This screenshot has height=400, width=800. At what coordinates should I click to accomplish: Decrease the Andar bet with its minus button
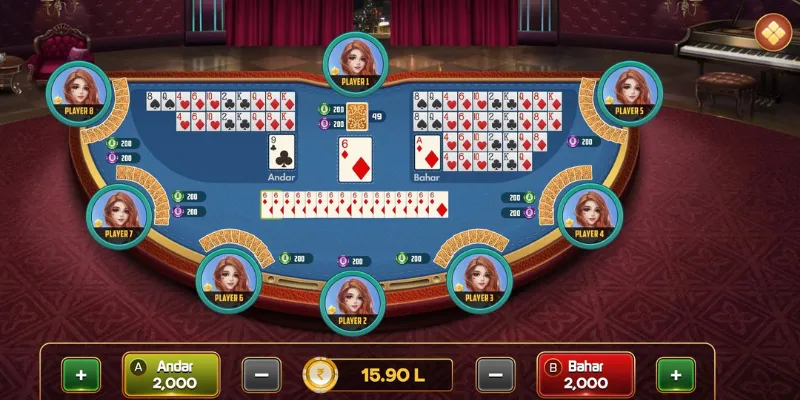coord(261,376)
